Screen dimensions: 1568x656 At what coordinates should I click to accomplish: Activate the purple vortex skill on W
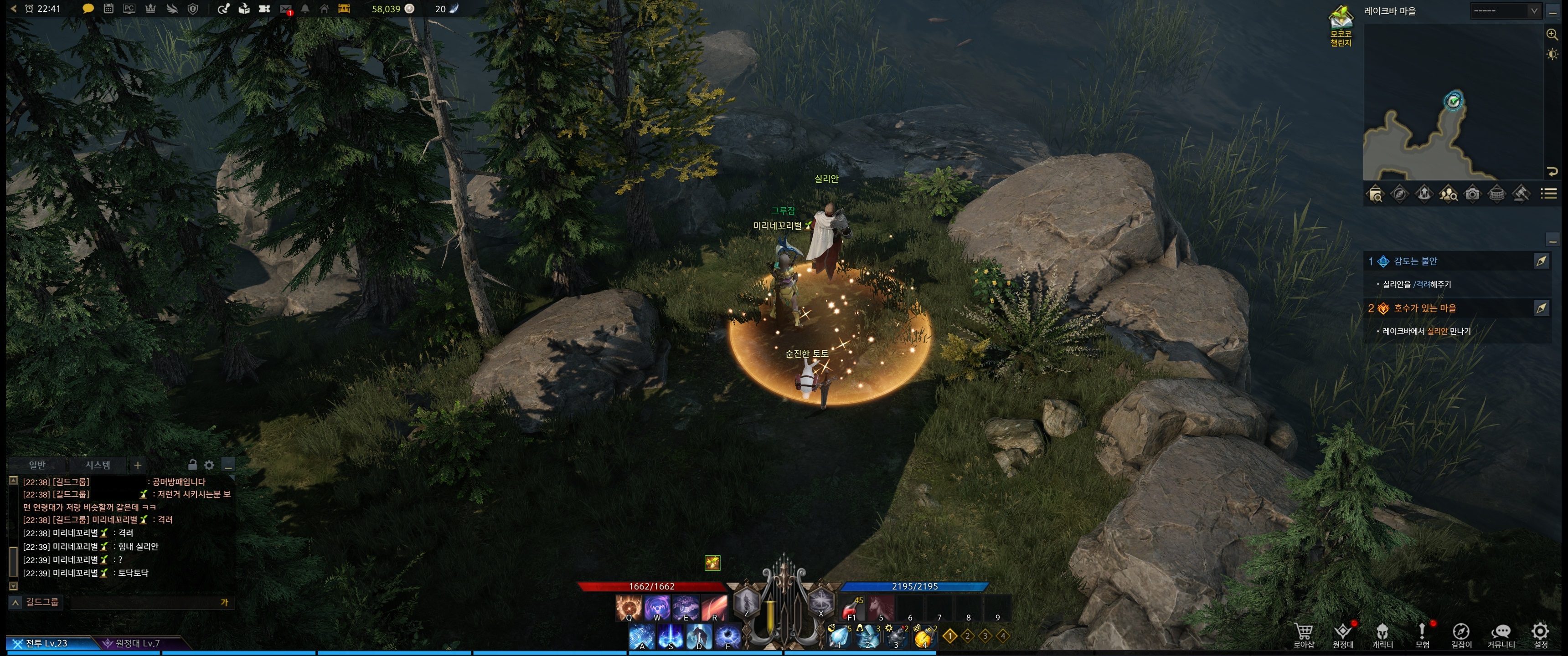pyautogui.click(x=657, y=607)
